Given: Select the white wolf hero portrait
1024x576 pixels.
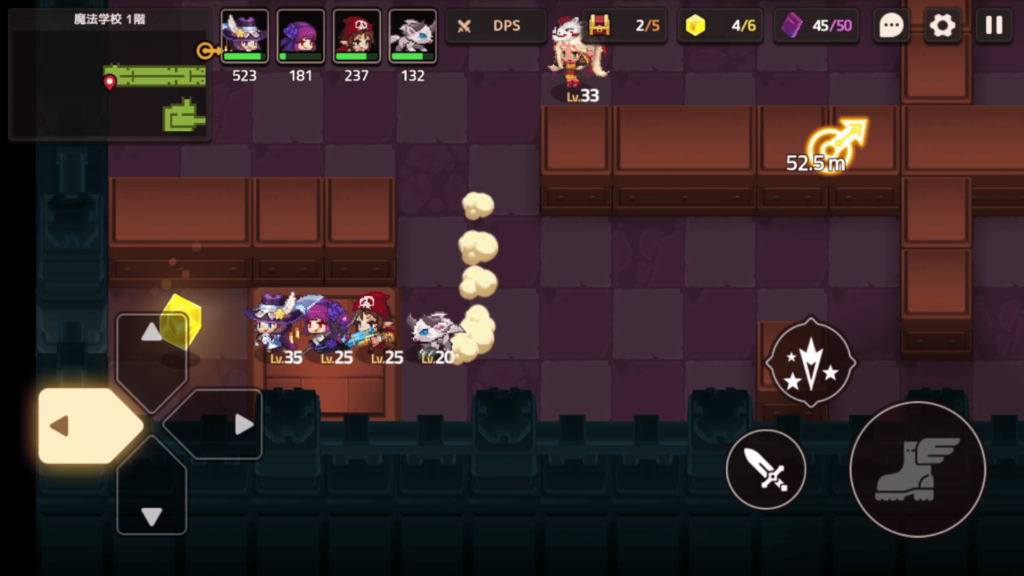Looking at the screenshot, I should [x=412, y=38].
